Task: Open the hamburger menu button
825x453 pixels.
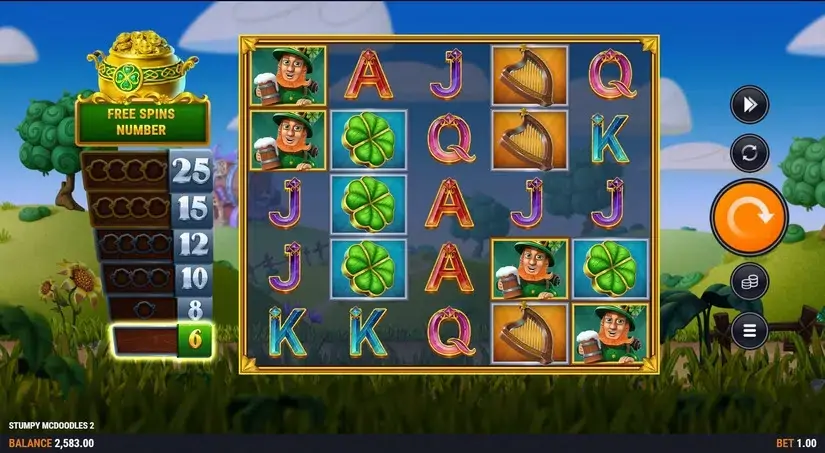Action: pyautogui.click(x=748, y=327)
